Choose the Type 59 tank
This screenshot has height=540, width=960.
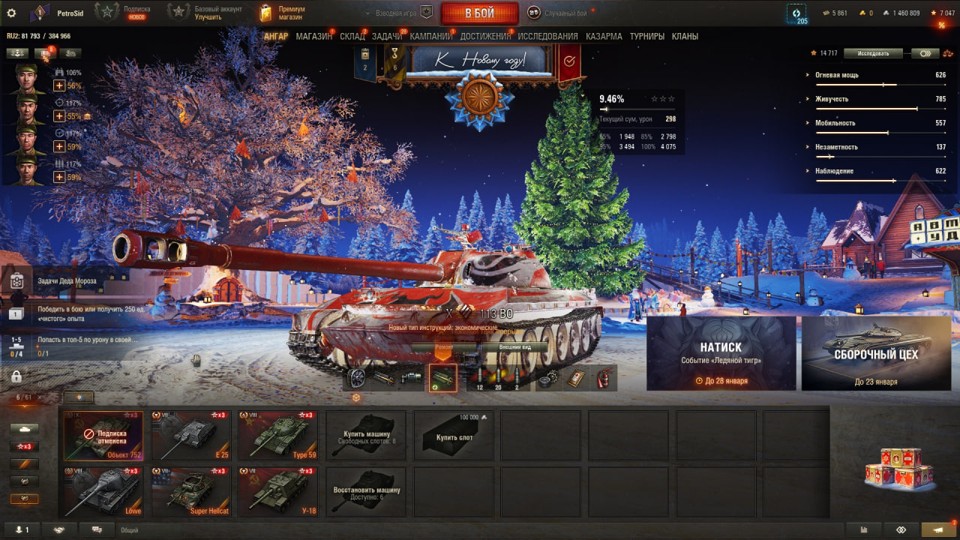click(278, 435)
